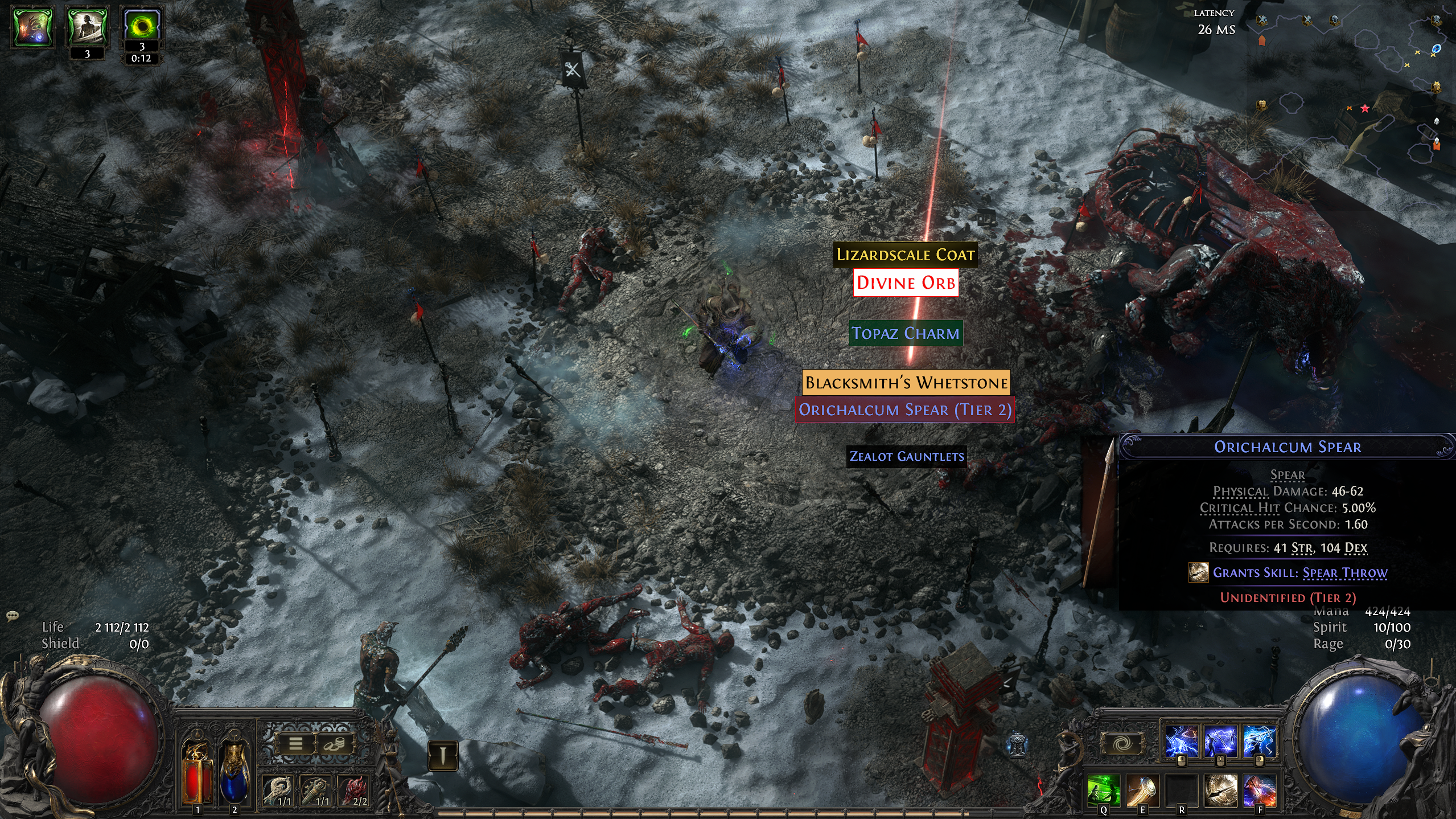Pick up the Divine Orb loot label
Image resolution: width=1456 pixels, height=819 pixels.
point(906,283)
